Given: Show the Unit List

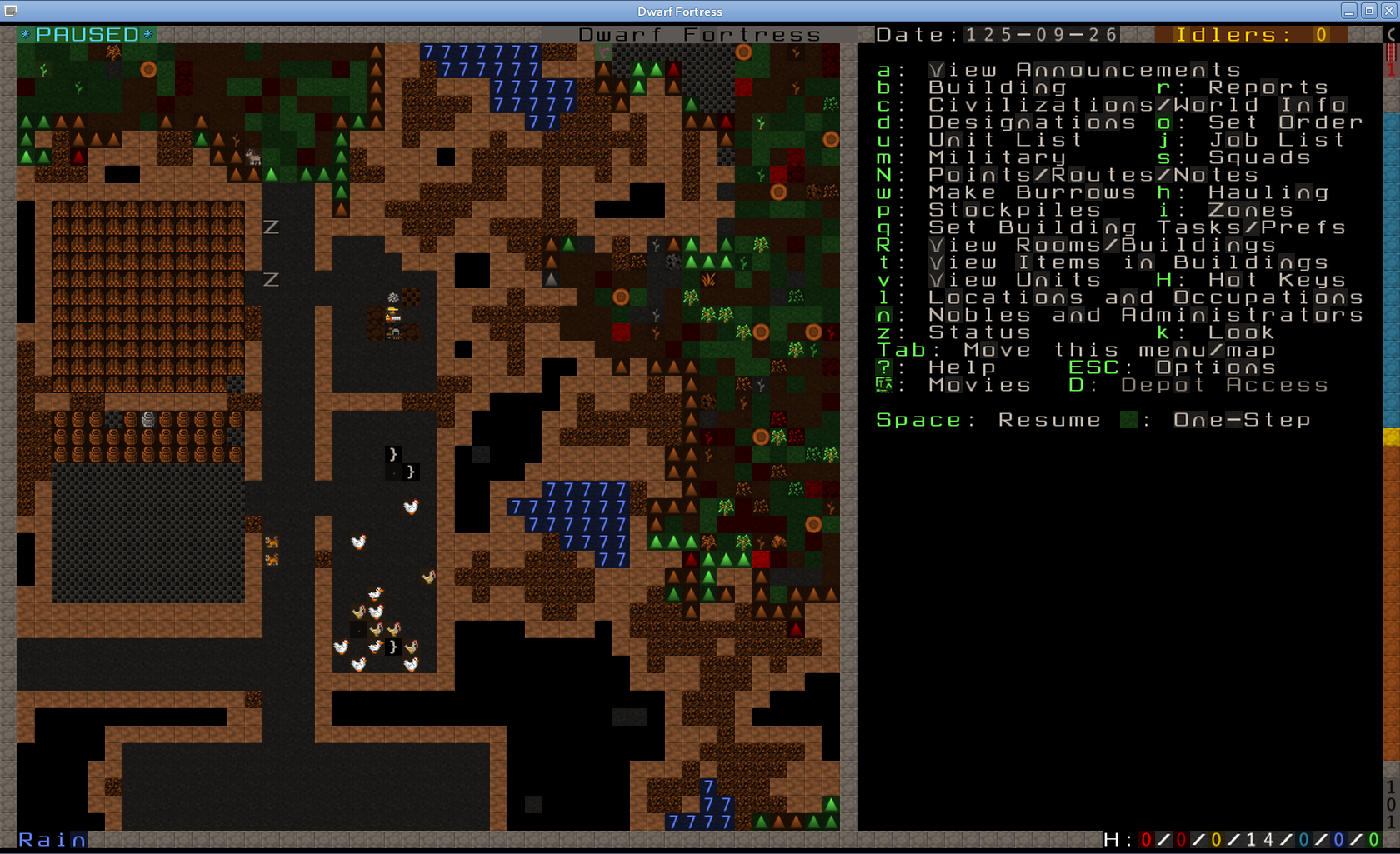Looking at the screenshot, I should coord(1005,140).
